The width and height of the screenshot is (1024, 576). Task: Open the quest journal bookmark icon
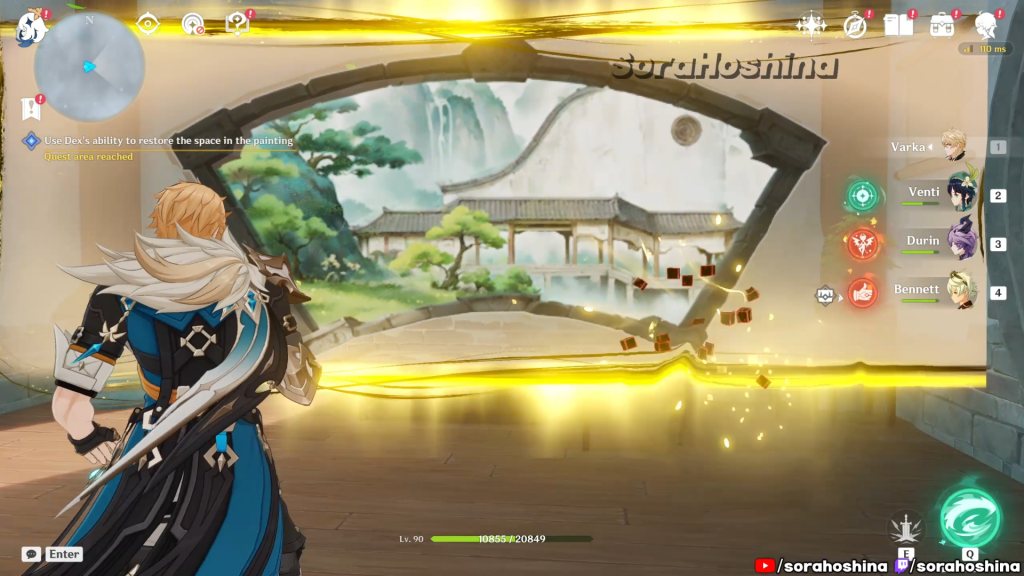click(29, 108)
